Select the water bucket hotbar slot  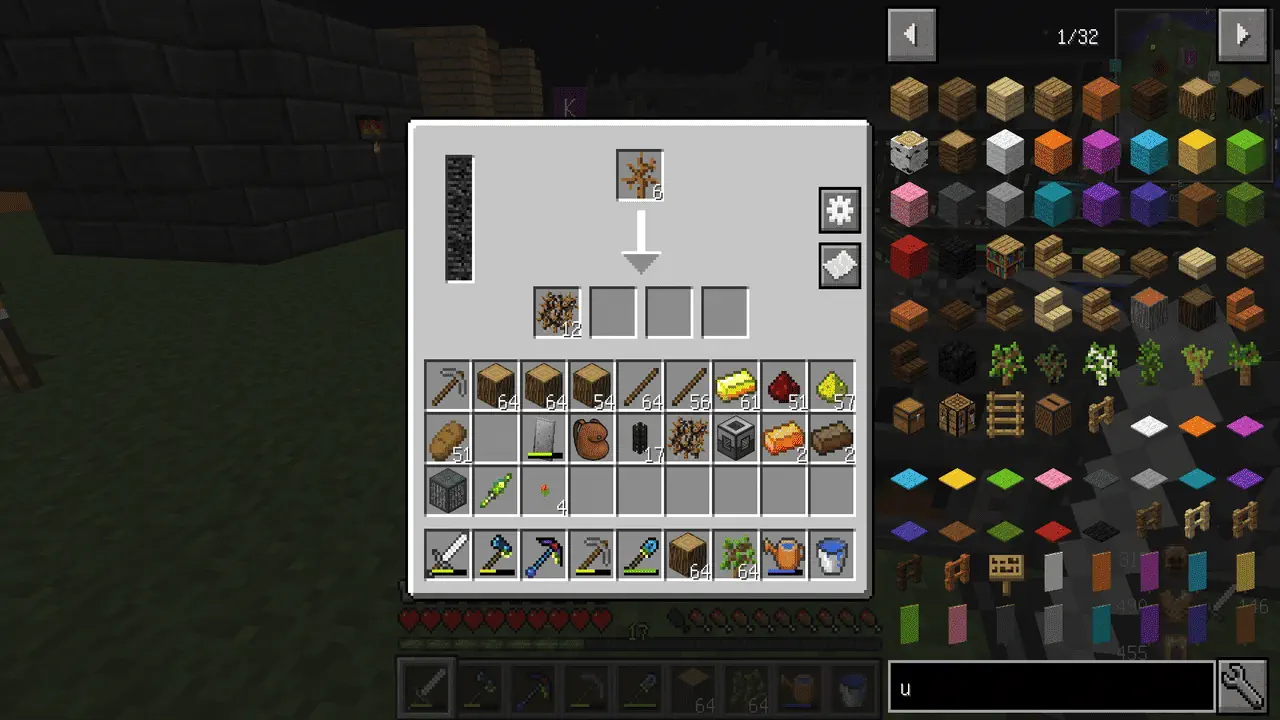pos(831,555)
